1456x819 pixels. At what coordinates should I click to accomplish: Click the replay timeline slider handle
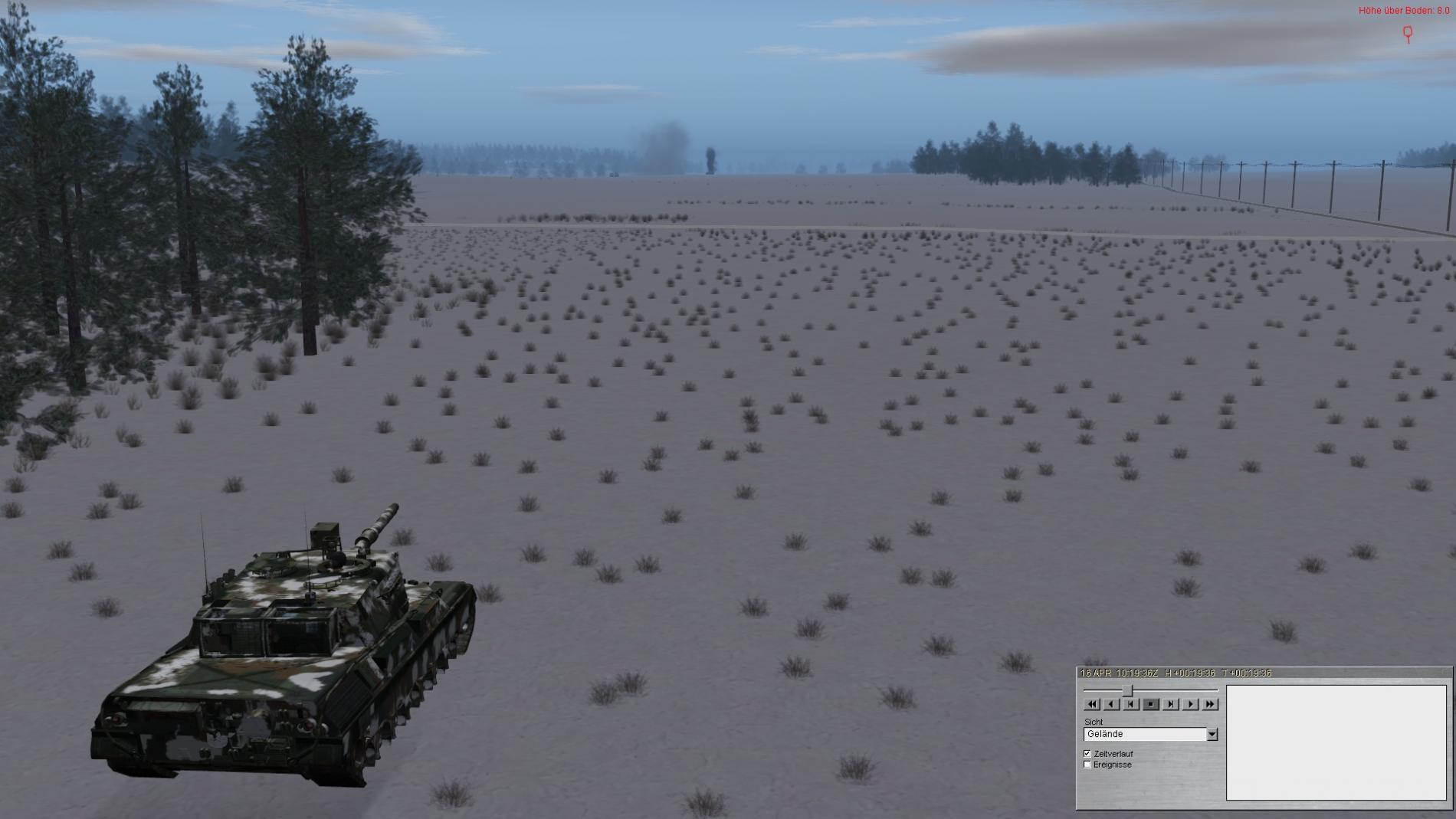point(1127,690)
